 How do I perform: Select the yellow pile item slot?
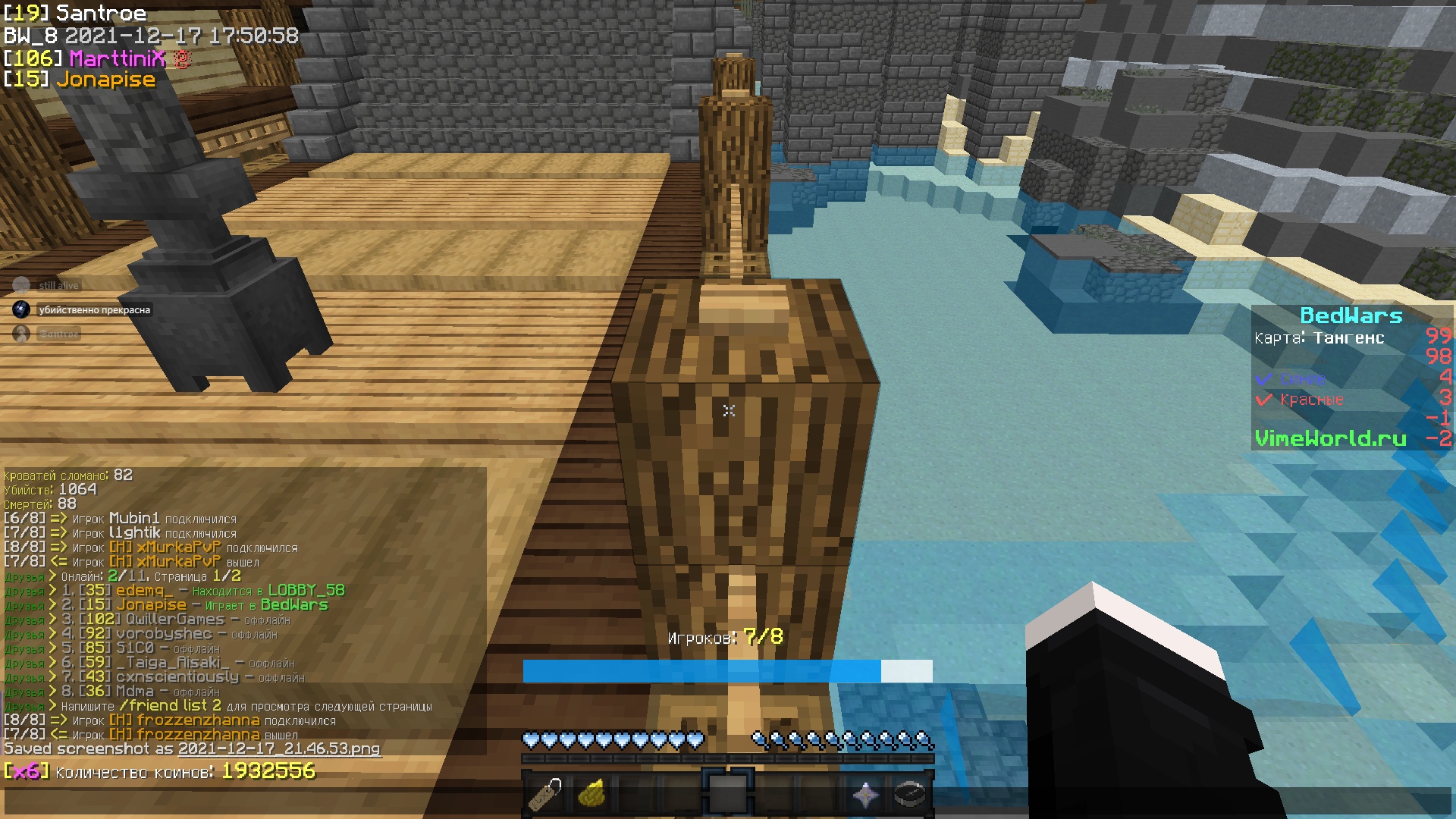pos(591,794)
